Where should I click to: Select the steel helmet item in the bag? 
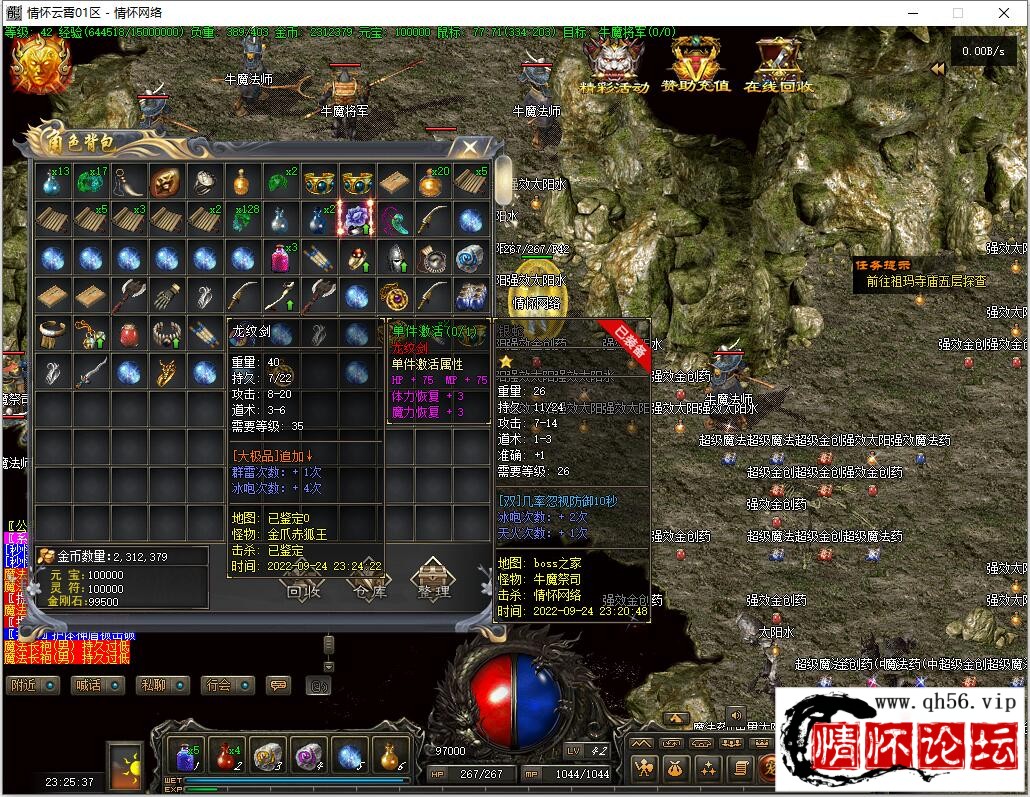pyautogui.click(x=395, y=257)
